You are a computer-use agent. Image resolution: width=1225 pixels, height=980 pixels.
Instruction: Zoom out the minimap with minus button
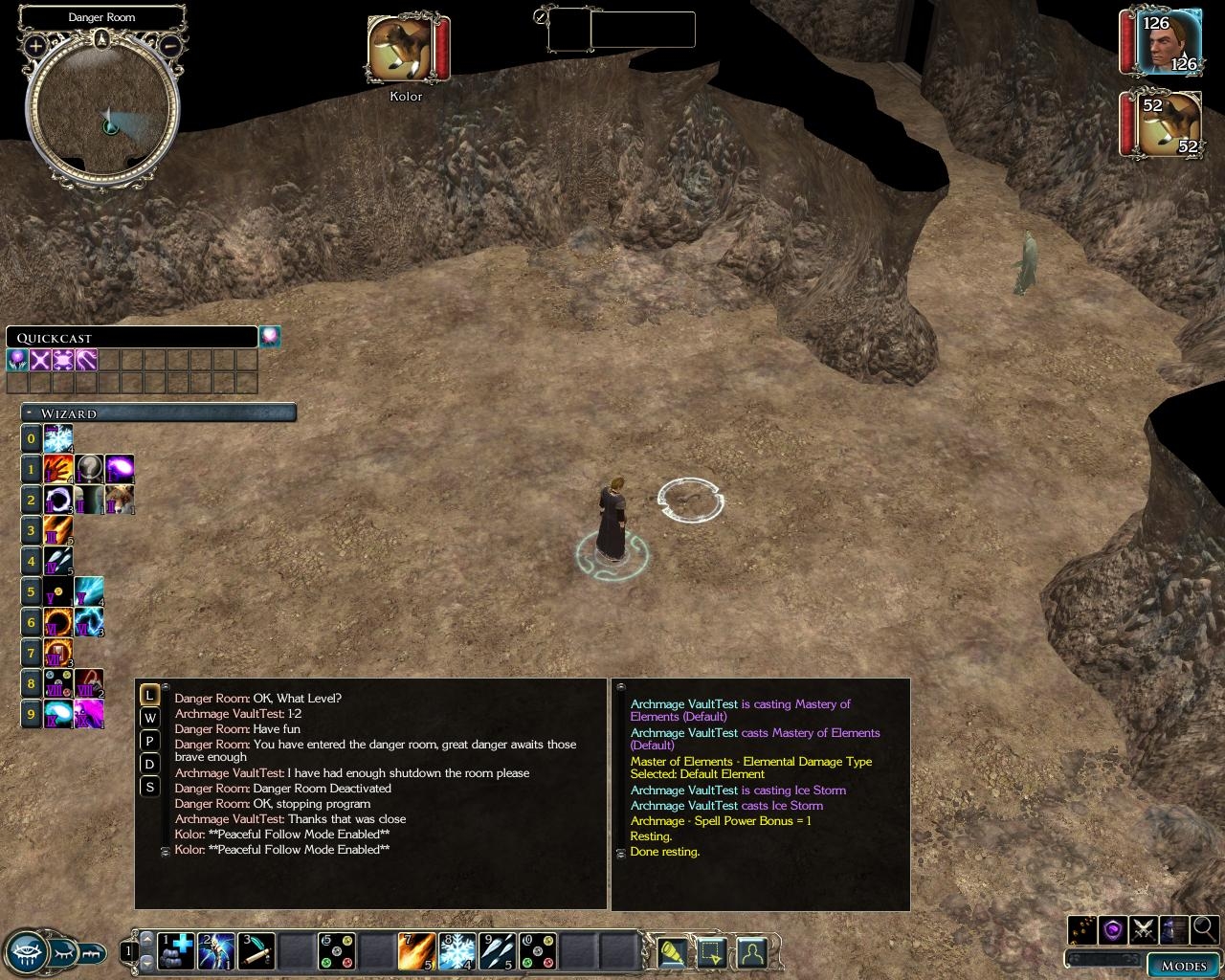(169, 45)
